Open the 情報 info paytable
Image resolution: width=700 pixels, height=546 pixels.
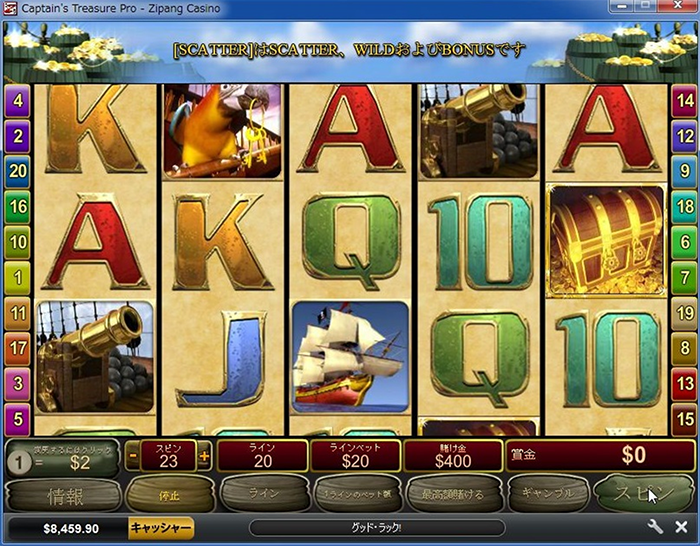63,494
